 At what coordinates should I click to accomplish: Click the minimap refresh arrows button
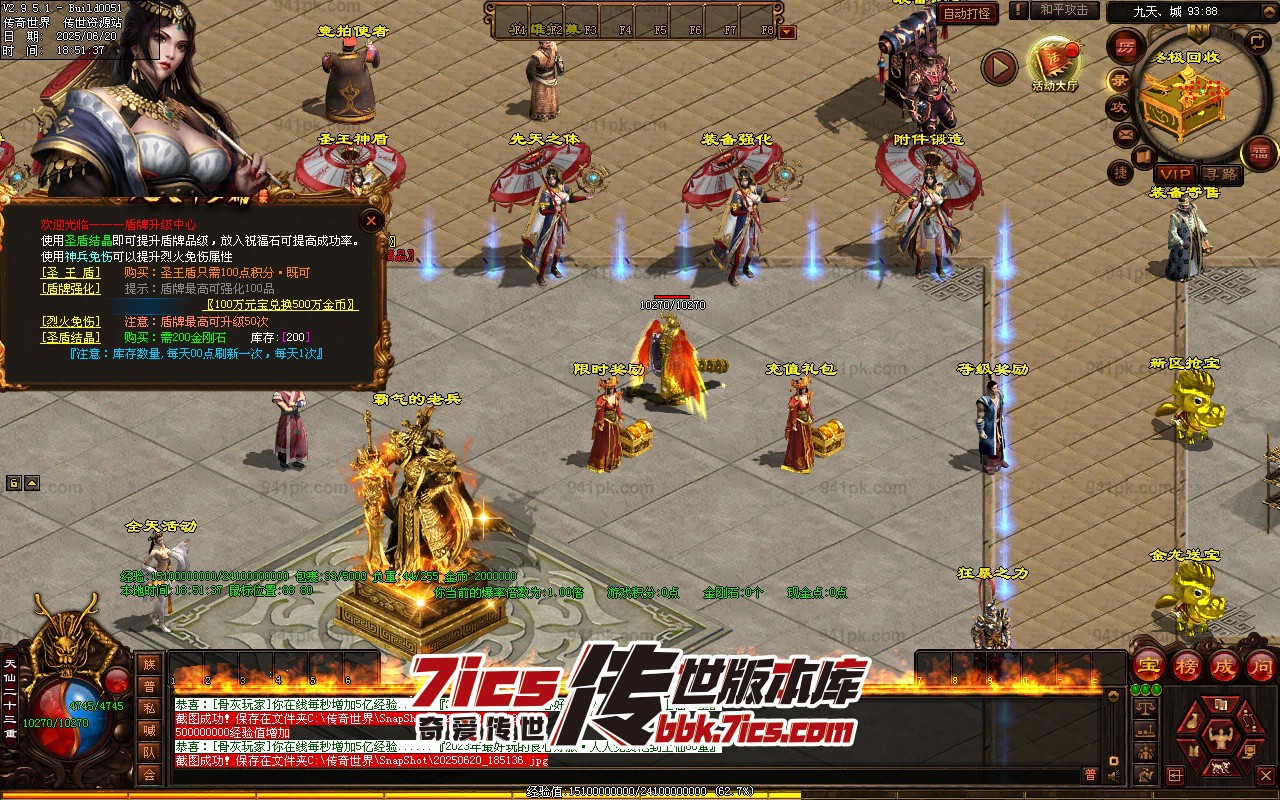point(1257,42)
